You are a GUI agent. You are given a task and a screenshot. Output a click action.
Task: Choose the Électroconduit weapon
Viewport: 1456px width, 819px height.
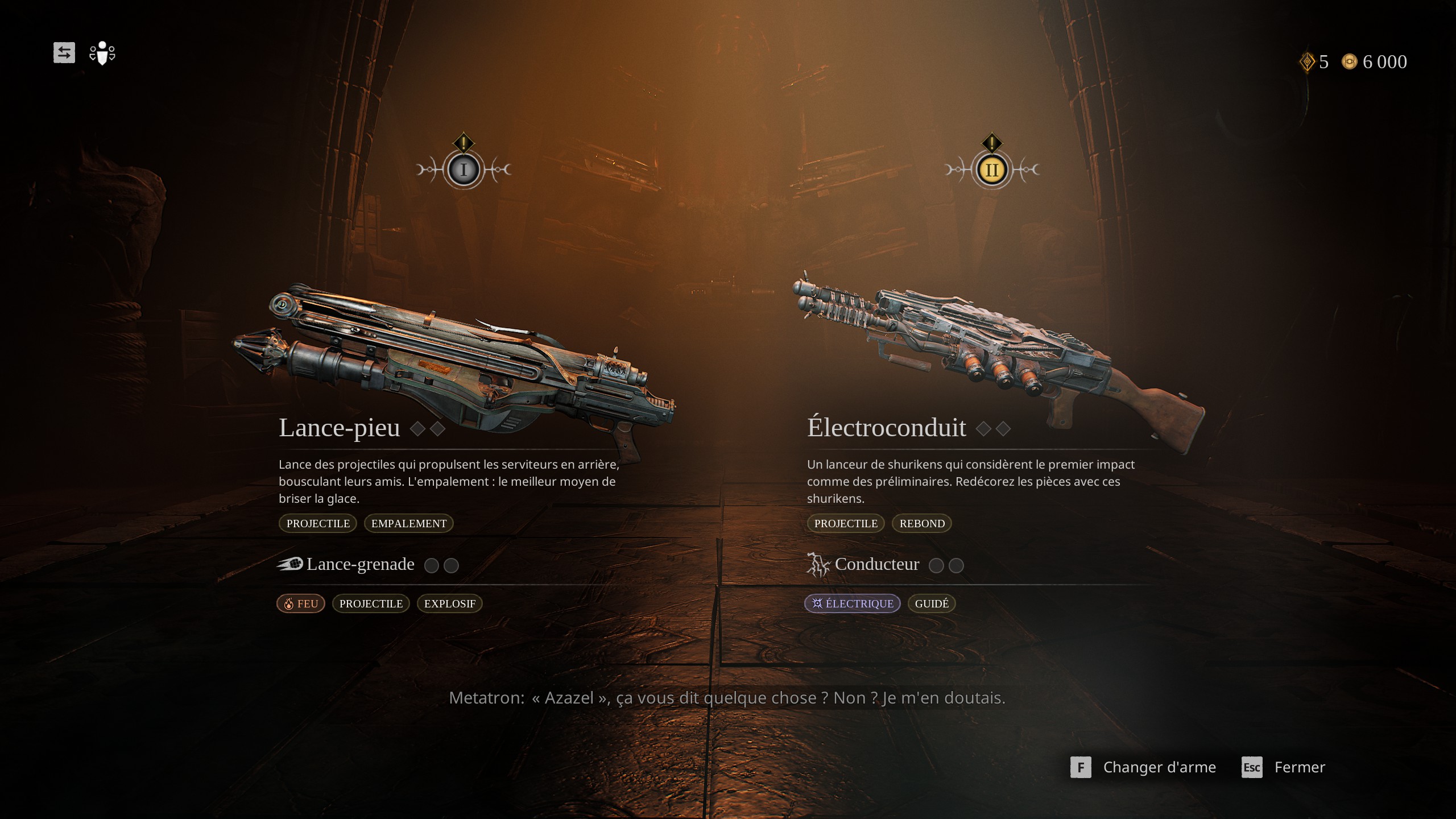point(886,428)
